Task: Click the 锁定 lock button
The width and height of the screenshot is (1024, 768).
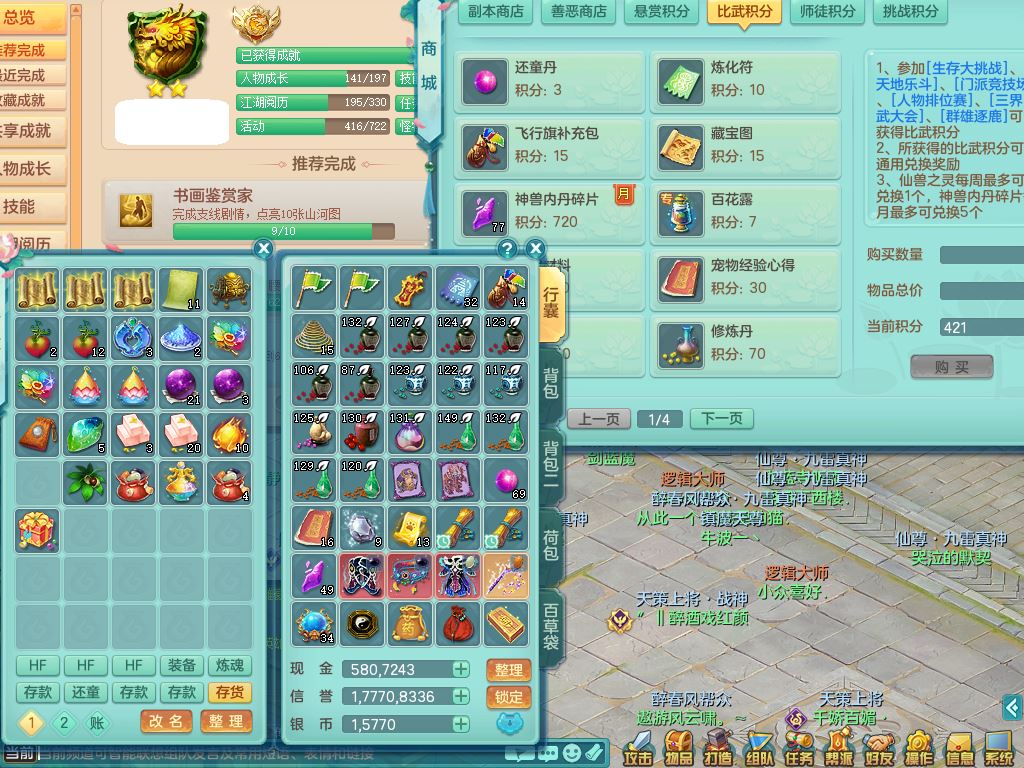Action: tap(508, 697)
